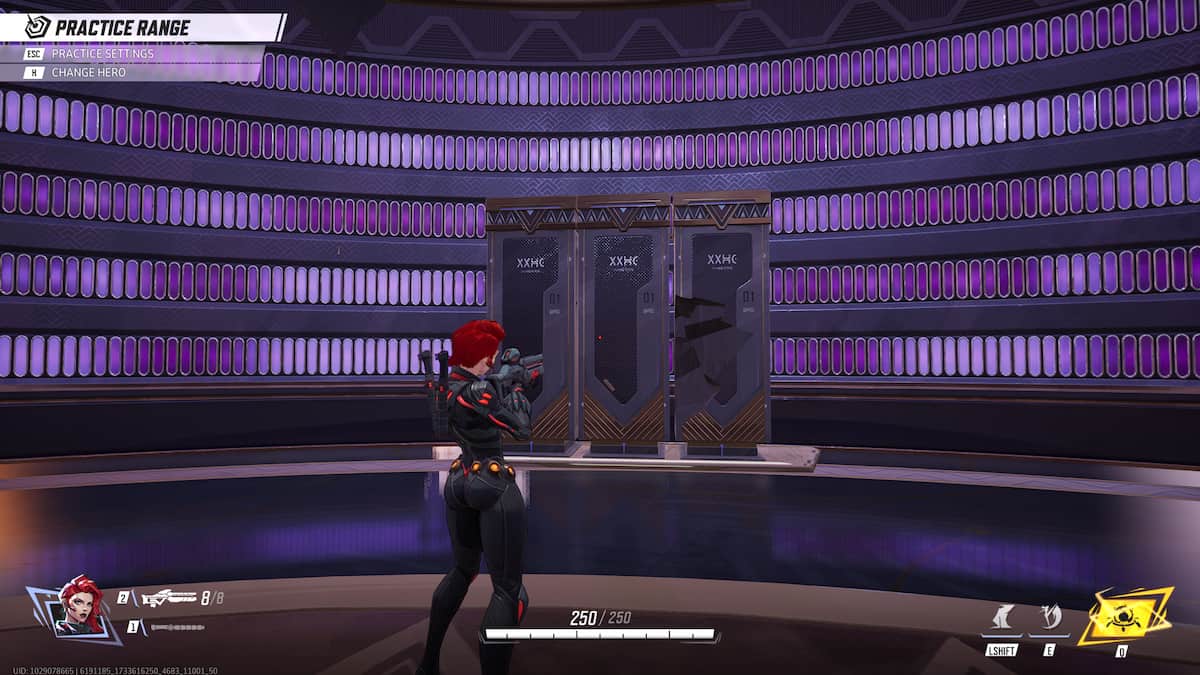Trigger the glowing yellow ultimate ability
This screenshot has height=675, width=1200.
click(1124, 615)
